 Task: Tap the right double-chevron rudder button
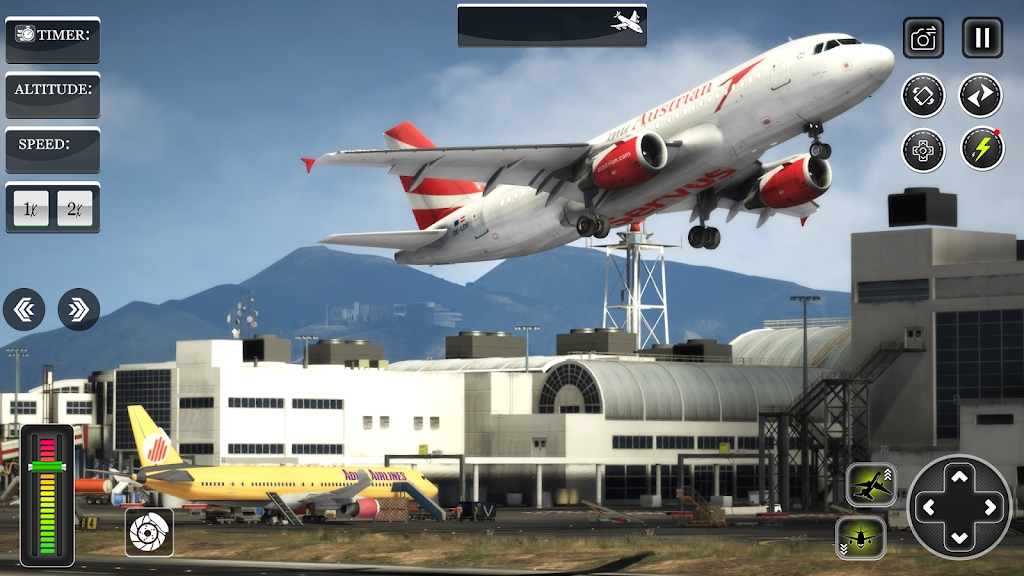(x=79, y=310)
